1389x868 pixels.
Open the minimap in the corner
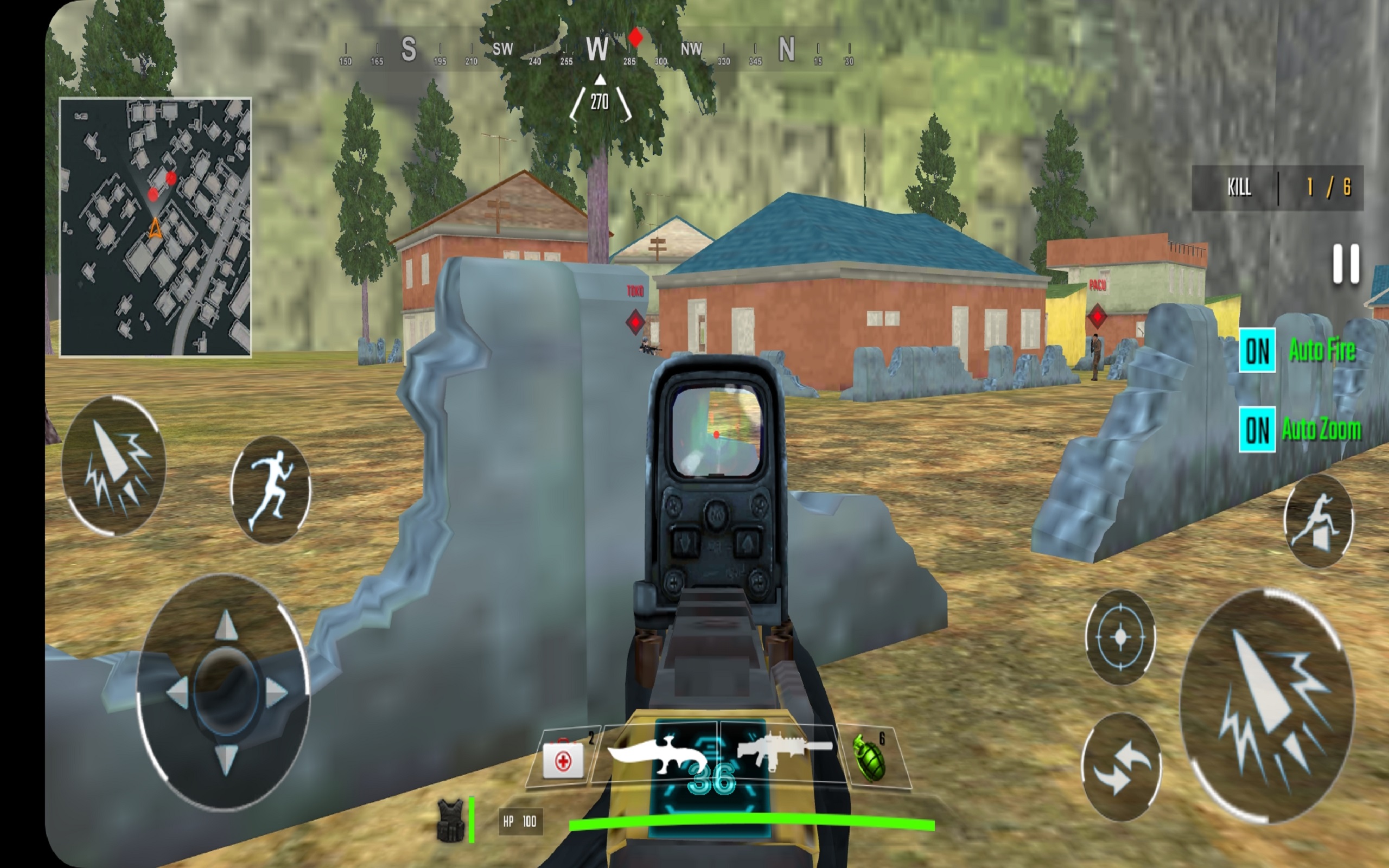pos(156,227)
